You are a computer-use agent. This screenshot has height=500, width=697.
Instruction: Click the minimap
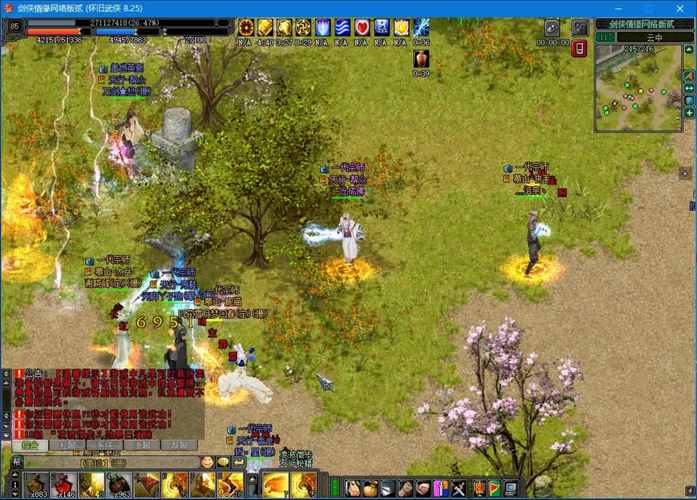tap(638, 87)
